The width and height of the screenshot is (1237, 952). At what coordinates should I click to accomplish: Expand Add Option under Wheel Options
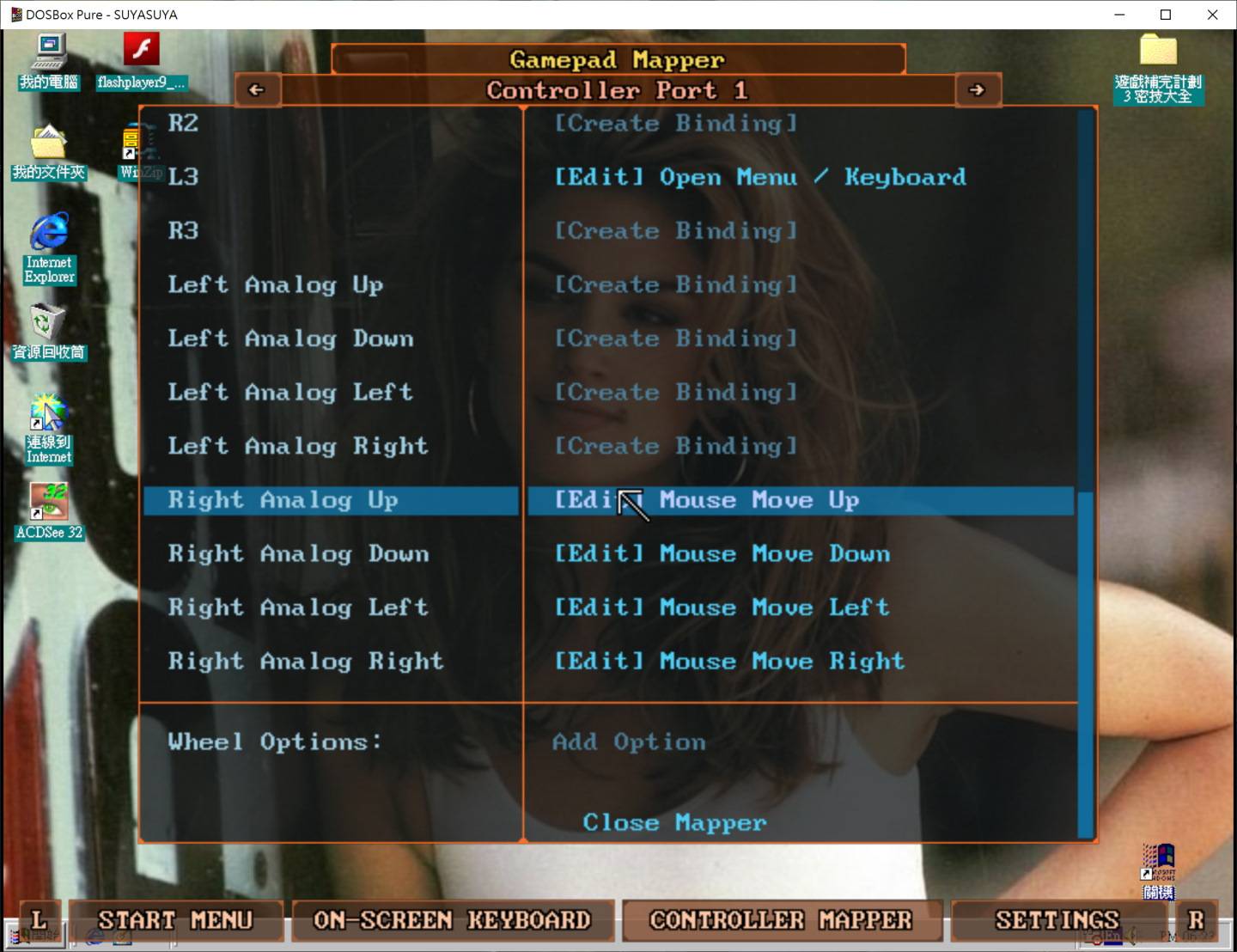(x=628, y=741)
